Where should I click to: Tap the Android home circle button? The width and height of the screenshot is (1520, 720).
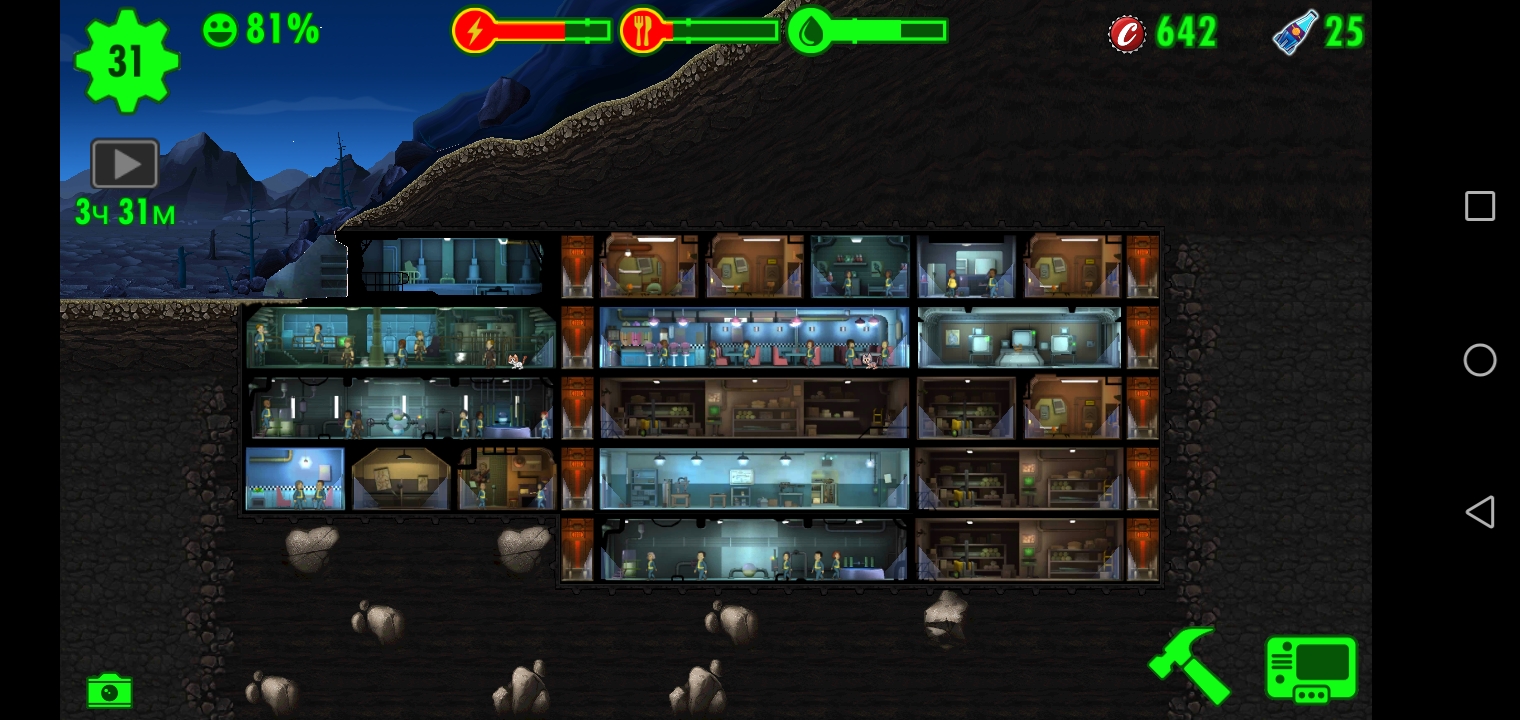click(x=1480, y=360)
